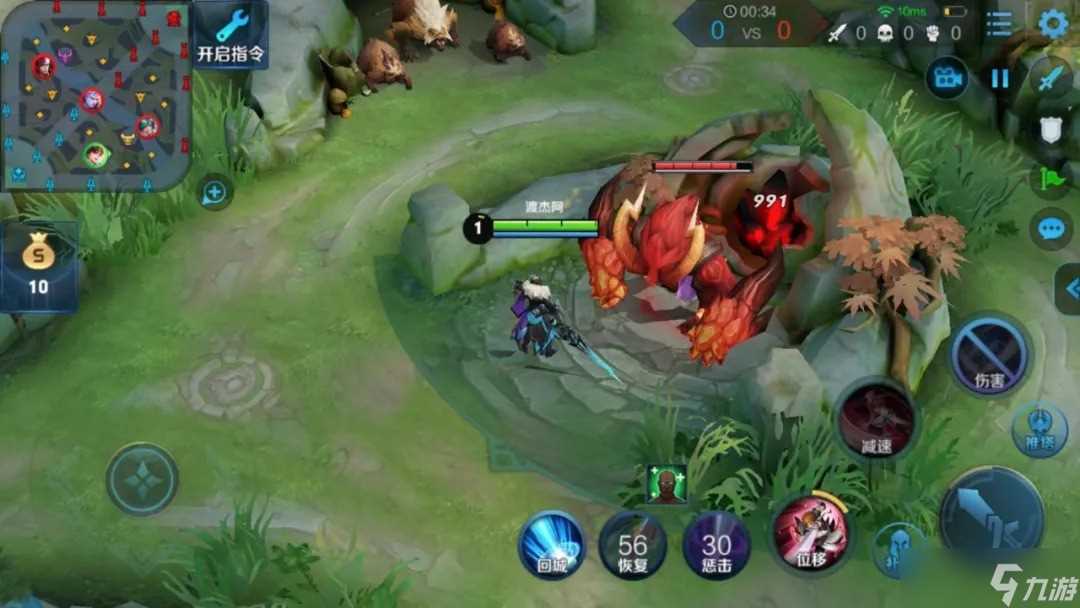Pause the match with the pause button
The height and width of the screenshot is (608, 1080).
tap(1000, 78)
